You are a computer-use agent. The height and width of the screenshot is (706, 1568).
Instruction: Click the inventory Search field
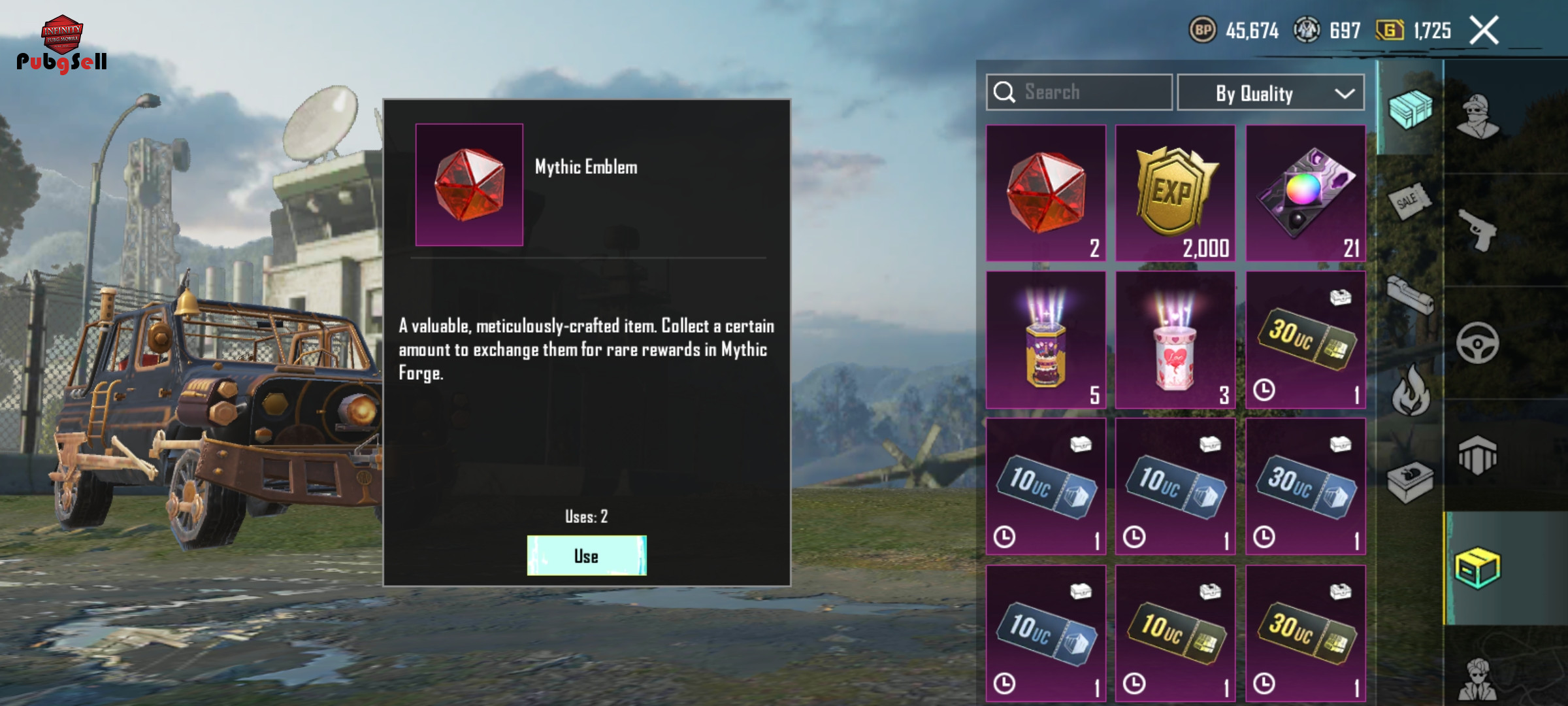point(1079,92)
